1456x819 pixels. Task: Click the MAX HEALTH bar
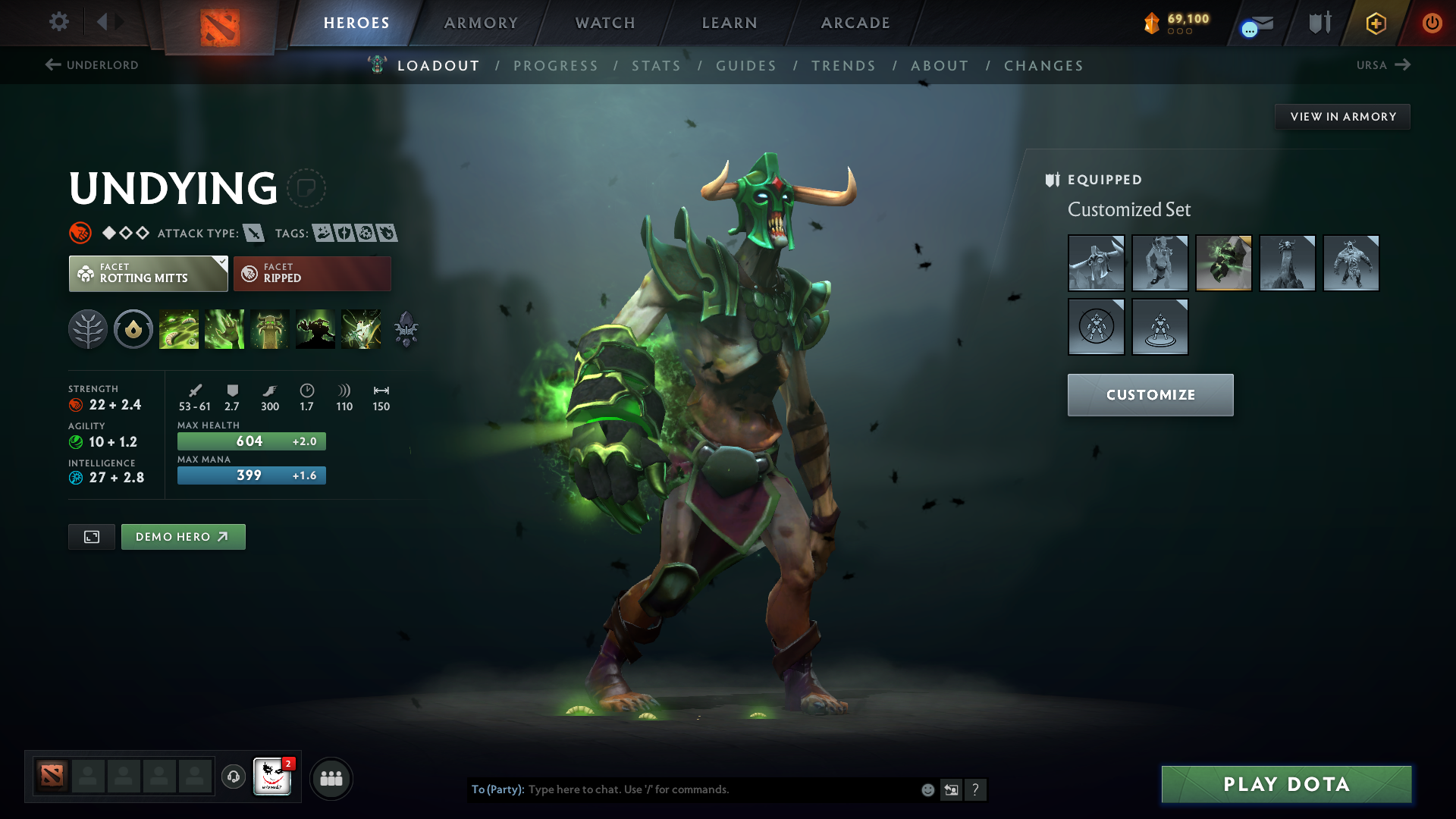(x=251, y=441)
